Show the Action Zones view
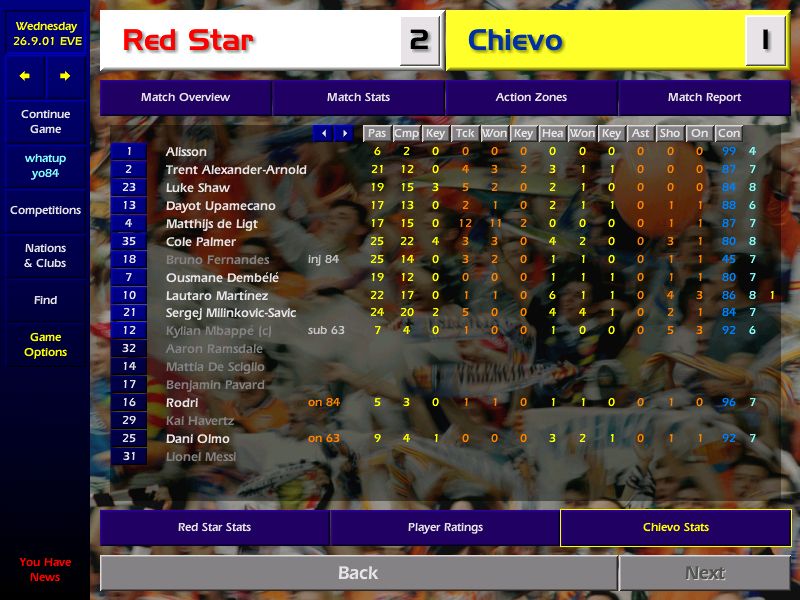This screenshot has height=600, width=800. pos(531,98)
